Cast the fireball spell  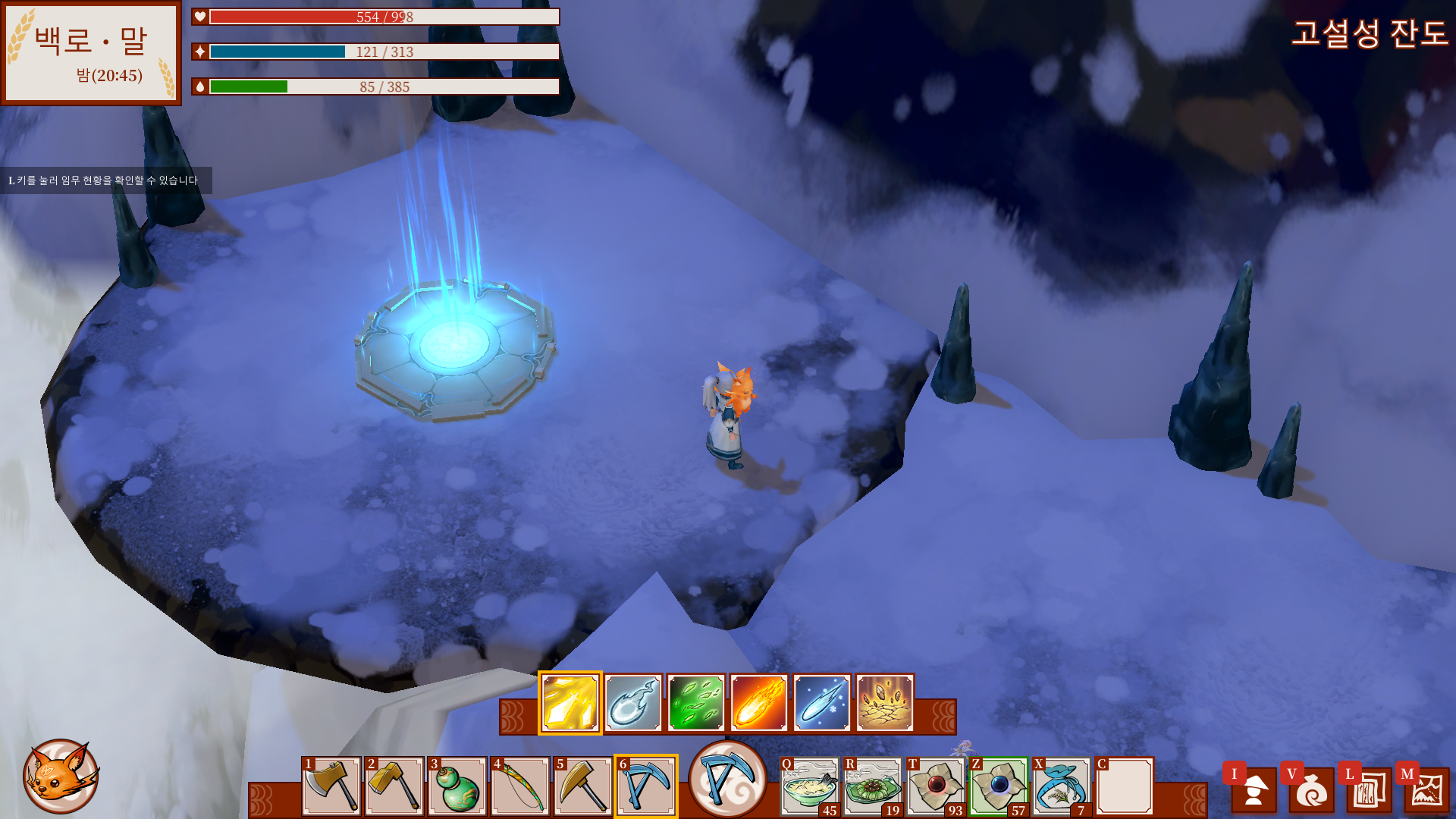point(759,703)
